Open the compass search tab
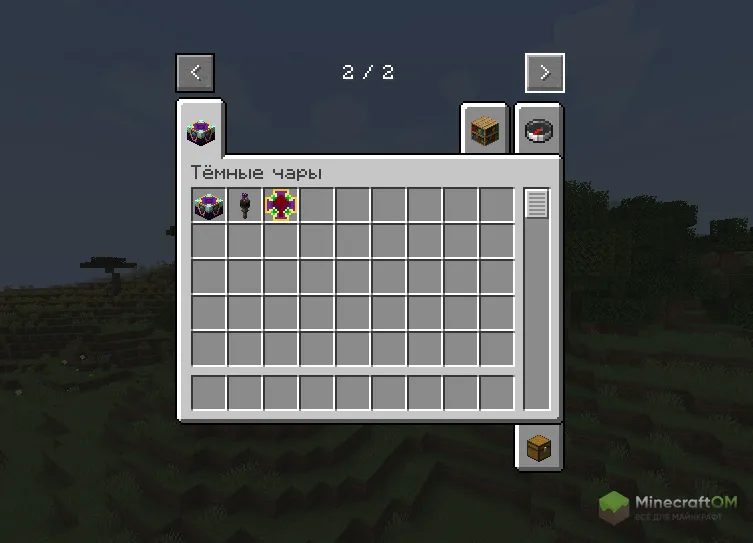The width and height of the screenshot is (753, 543). tap(538, 131)
